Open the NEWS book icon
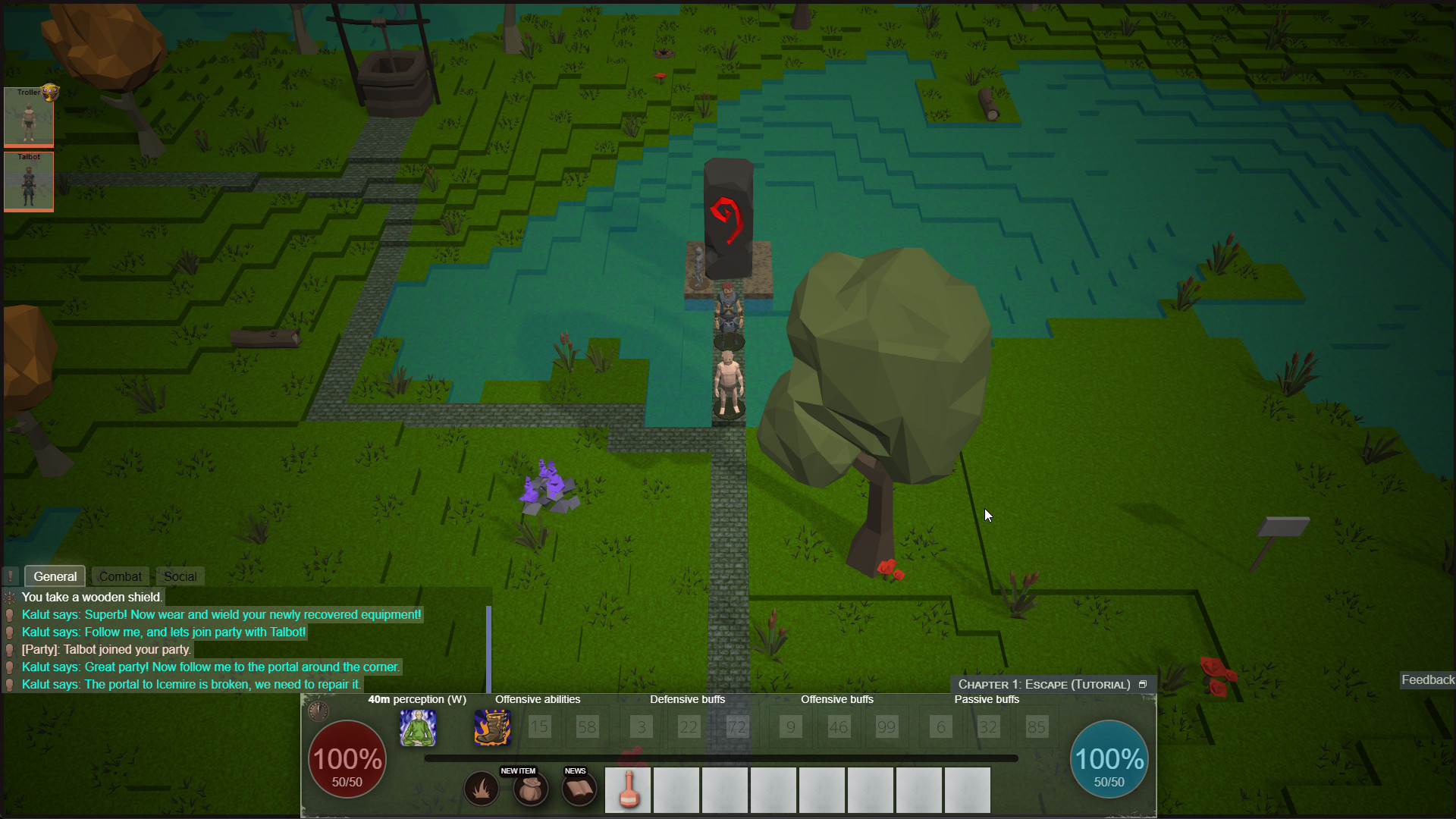This screenshot has height=819, width=1456. [579, 789]
